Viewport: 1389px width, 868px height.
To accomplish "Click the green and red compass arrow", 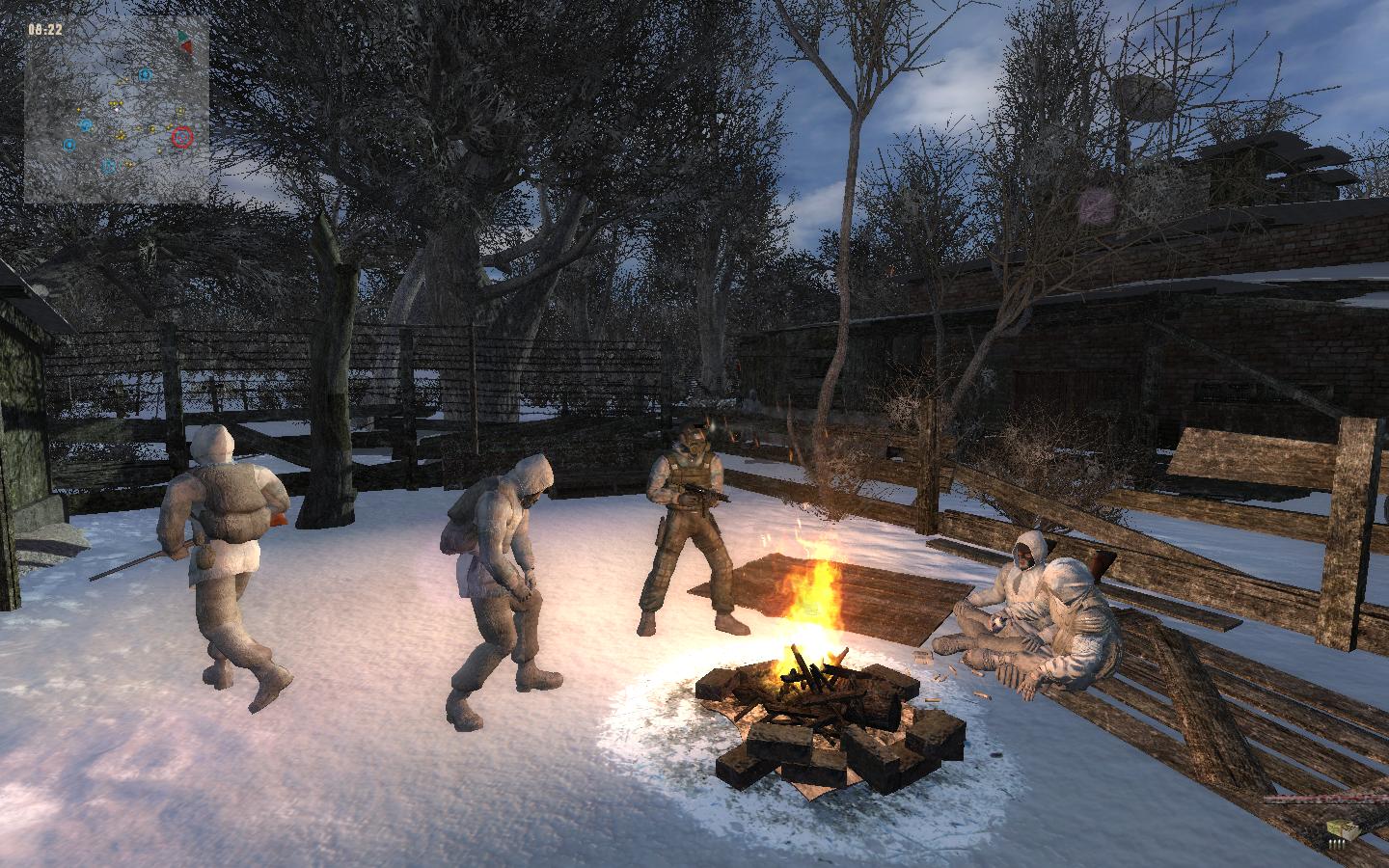I will point(183,41).
